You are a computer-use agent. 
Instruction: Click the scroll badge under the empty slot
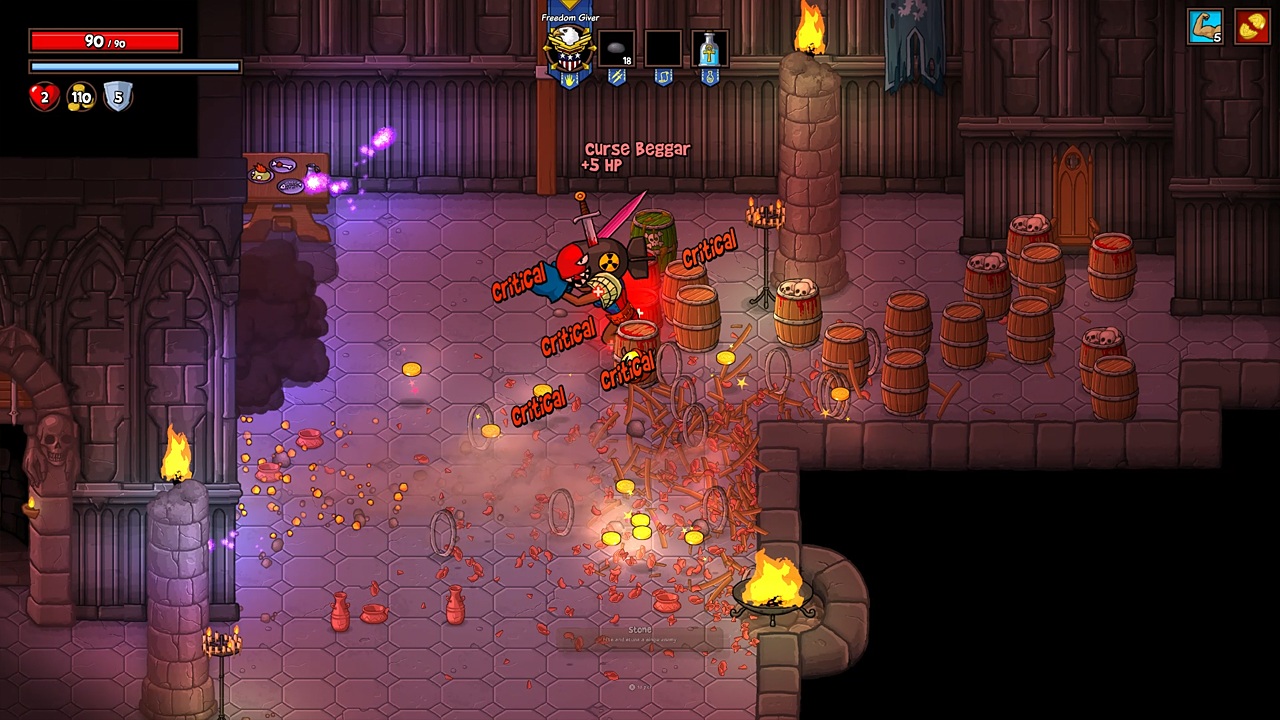pyautogui.click(x=665, y=77)
